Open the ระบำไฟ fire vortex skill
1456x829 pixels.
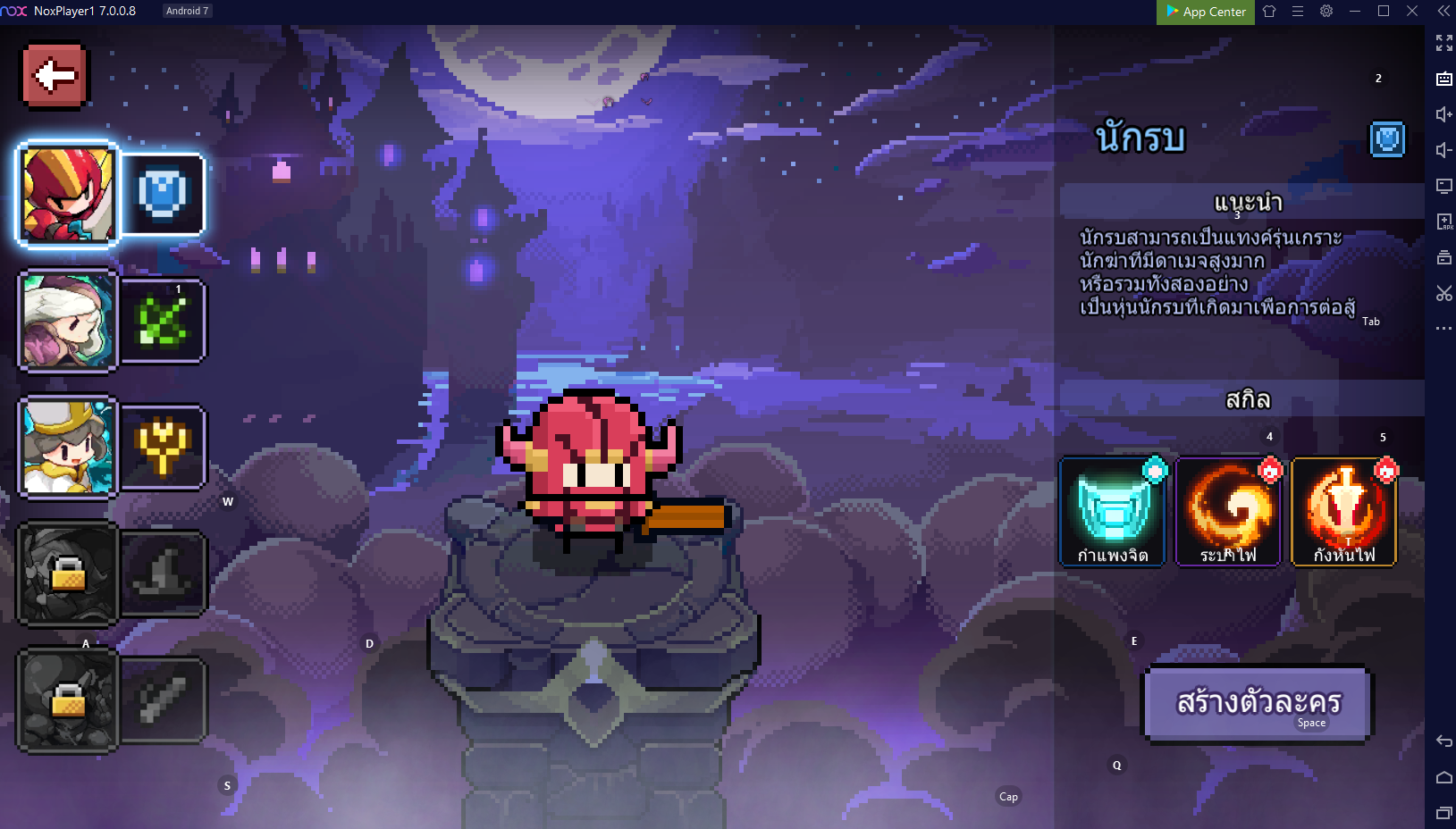click(1228, 512)
